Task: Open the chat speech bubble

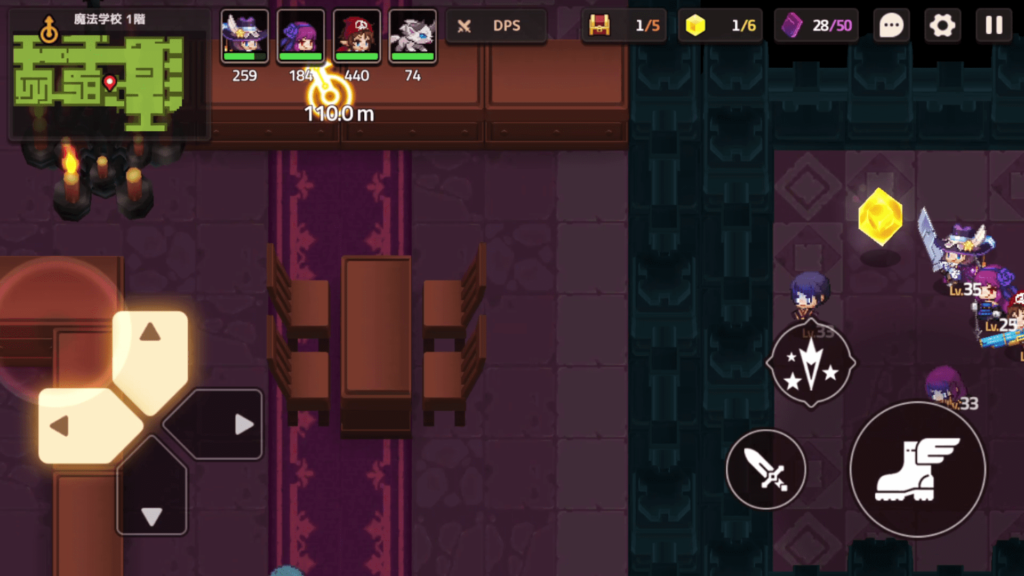Action: click(x=890, y=26)
